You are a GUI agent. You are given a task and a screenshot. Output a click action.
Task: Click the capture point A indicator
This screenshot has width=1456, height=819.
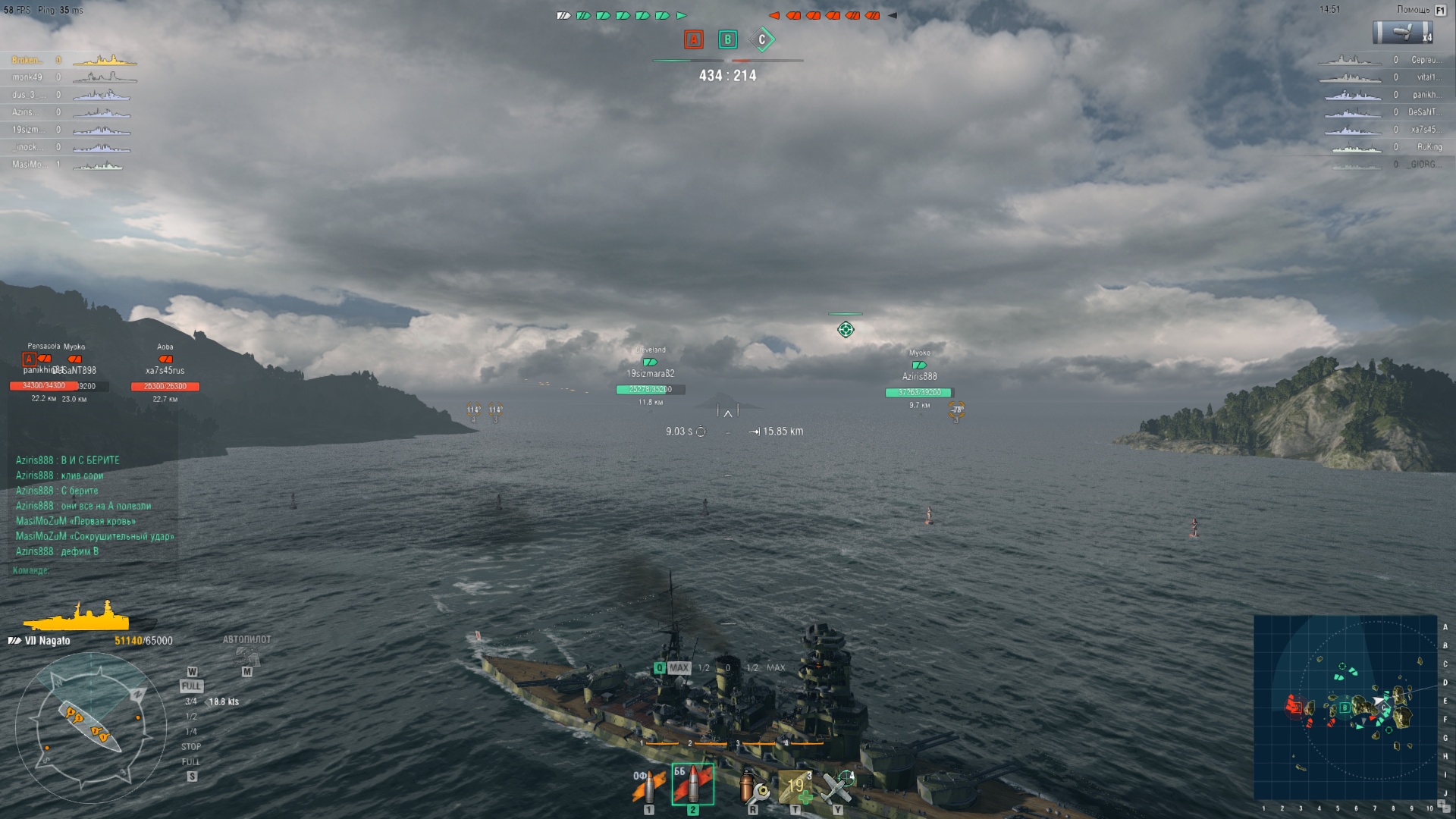tap(693, 39)
